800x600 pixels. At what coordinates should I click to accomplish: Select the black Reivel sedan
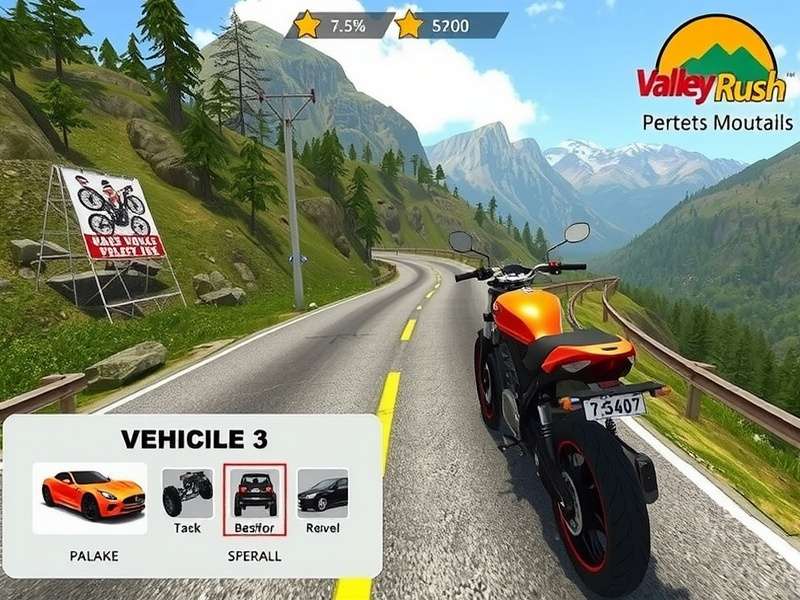point(322,492)
